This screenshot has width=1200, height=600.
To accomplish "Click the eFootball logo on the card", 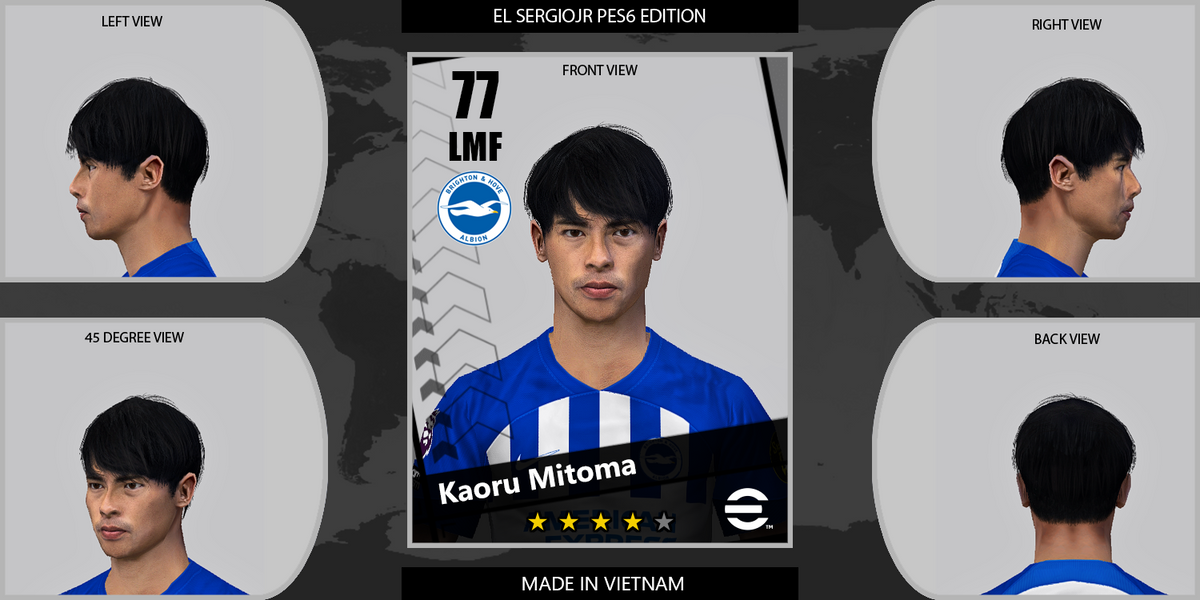I will pyautogui.click(x=743, y=512).
